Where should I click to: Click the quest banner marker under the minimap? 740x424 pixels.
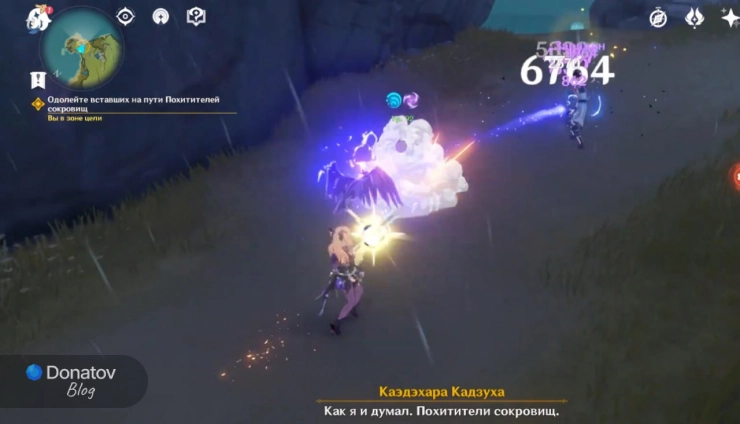click(x=38, y=79)
